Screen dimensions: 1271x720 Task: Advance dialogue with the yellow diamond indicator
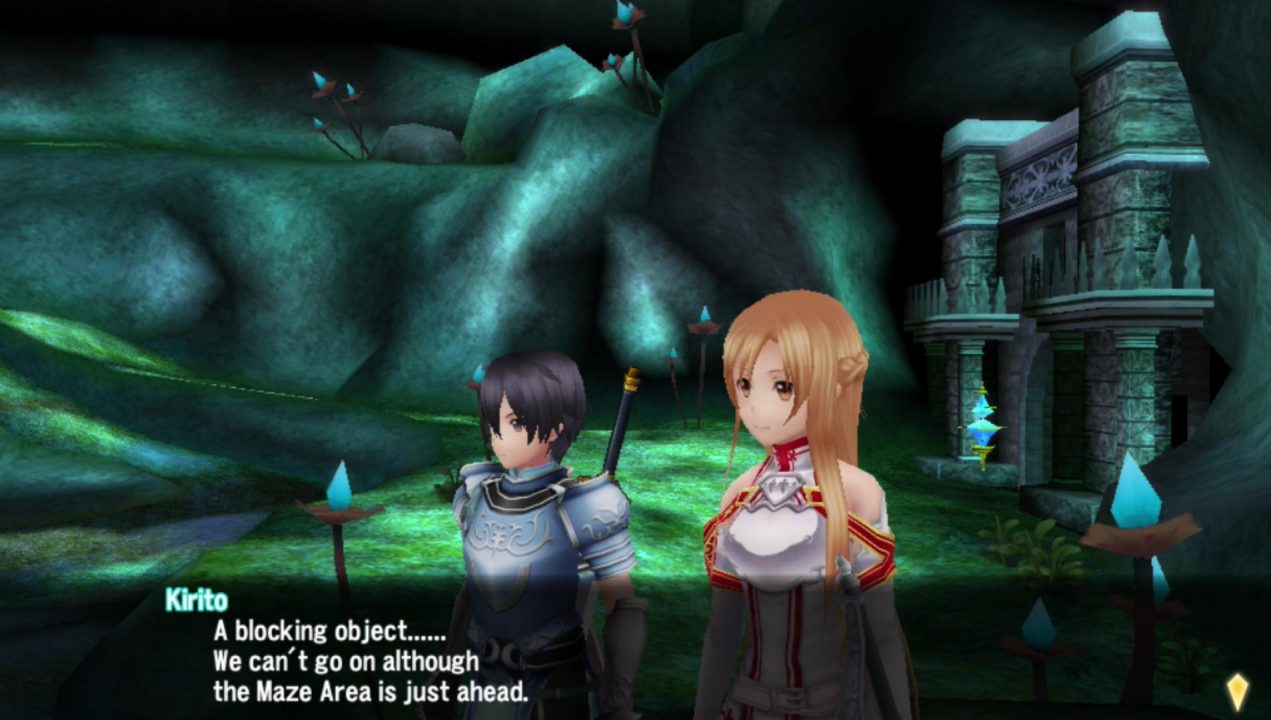1237,691
